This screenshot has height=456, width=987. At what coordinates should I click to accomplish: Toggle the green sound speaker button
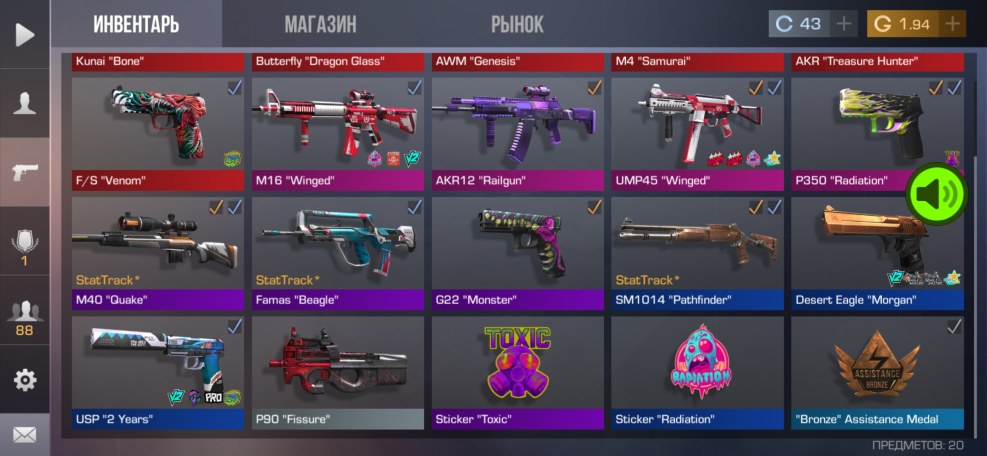pos(935,193)
